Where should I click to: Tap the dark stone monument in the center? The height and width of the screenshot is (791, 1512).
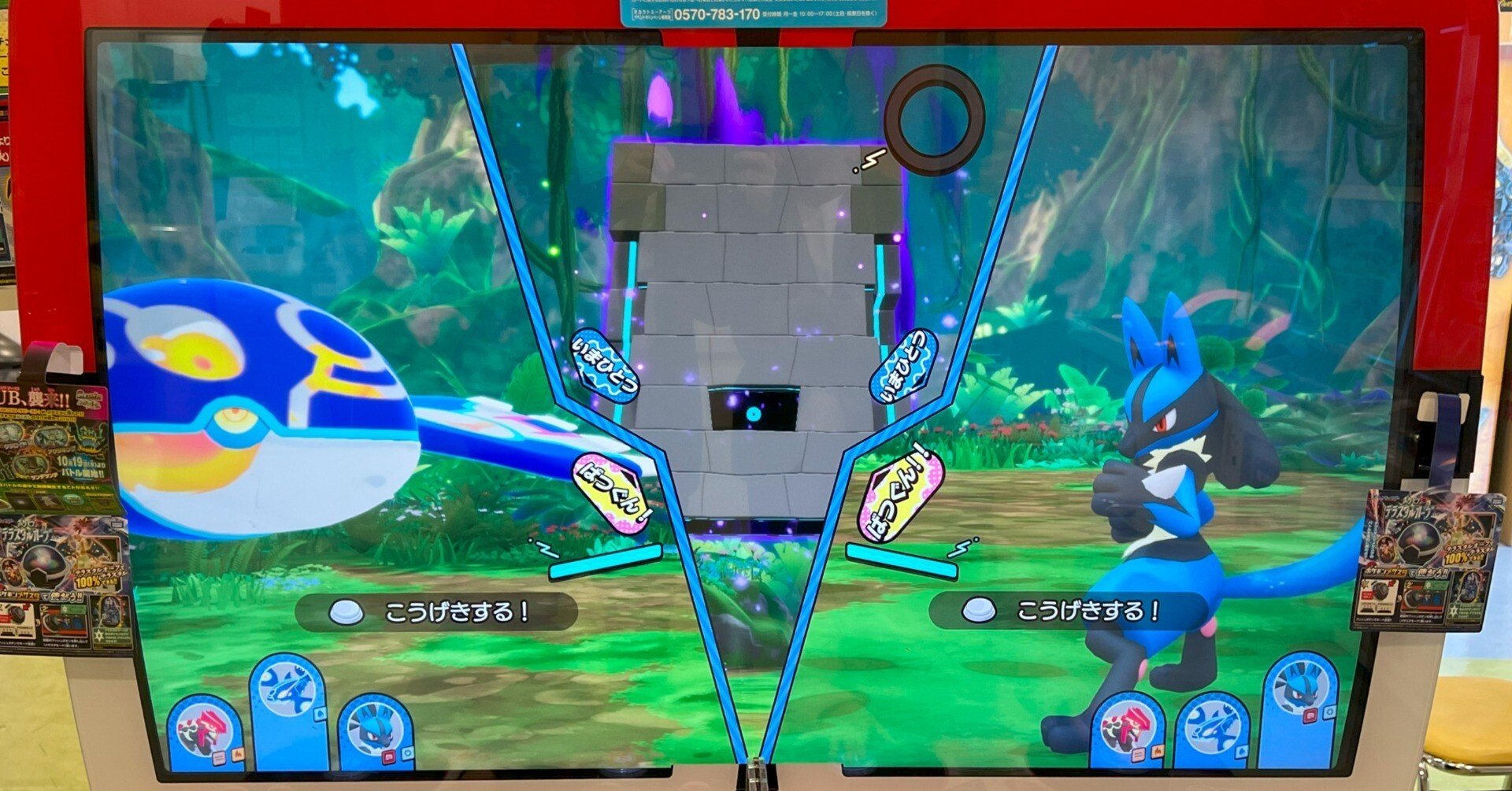coord(748,315)
